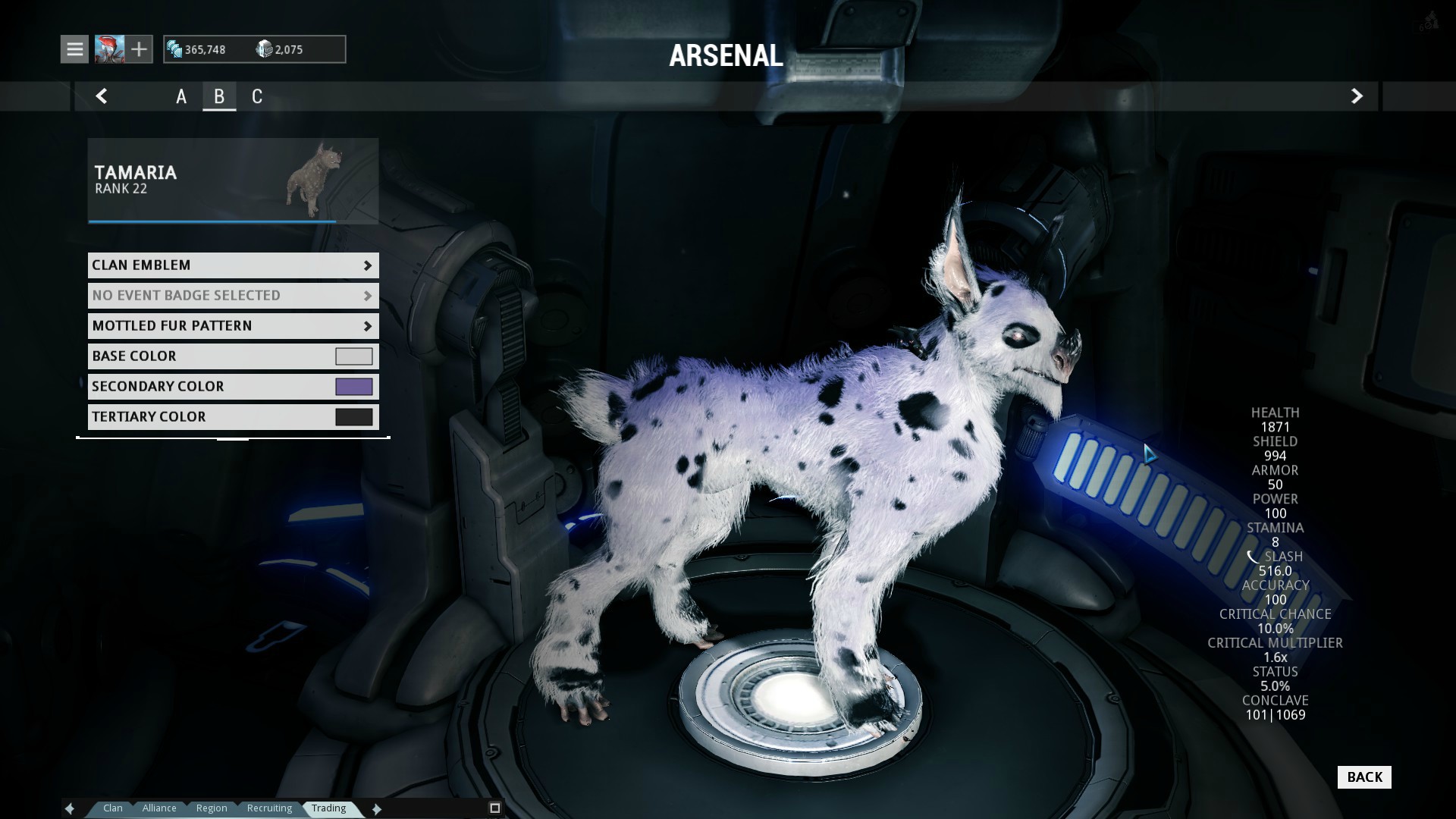Click the plus invite button
Image resolution: width=1456 pixels, height=819 pixels.
coord(139,49)
